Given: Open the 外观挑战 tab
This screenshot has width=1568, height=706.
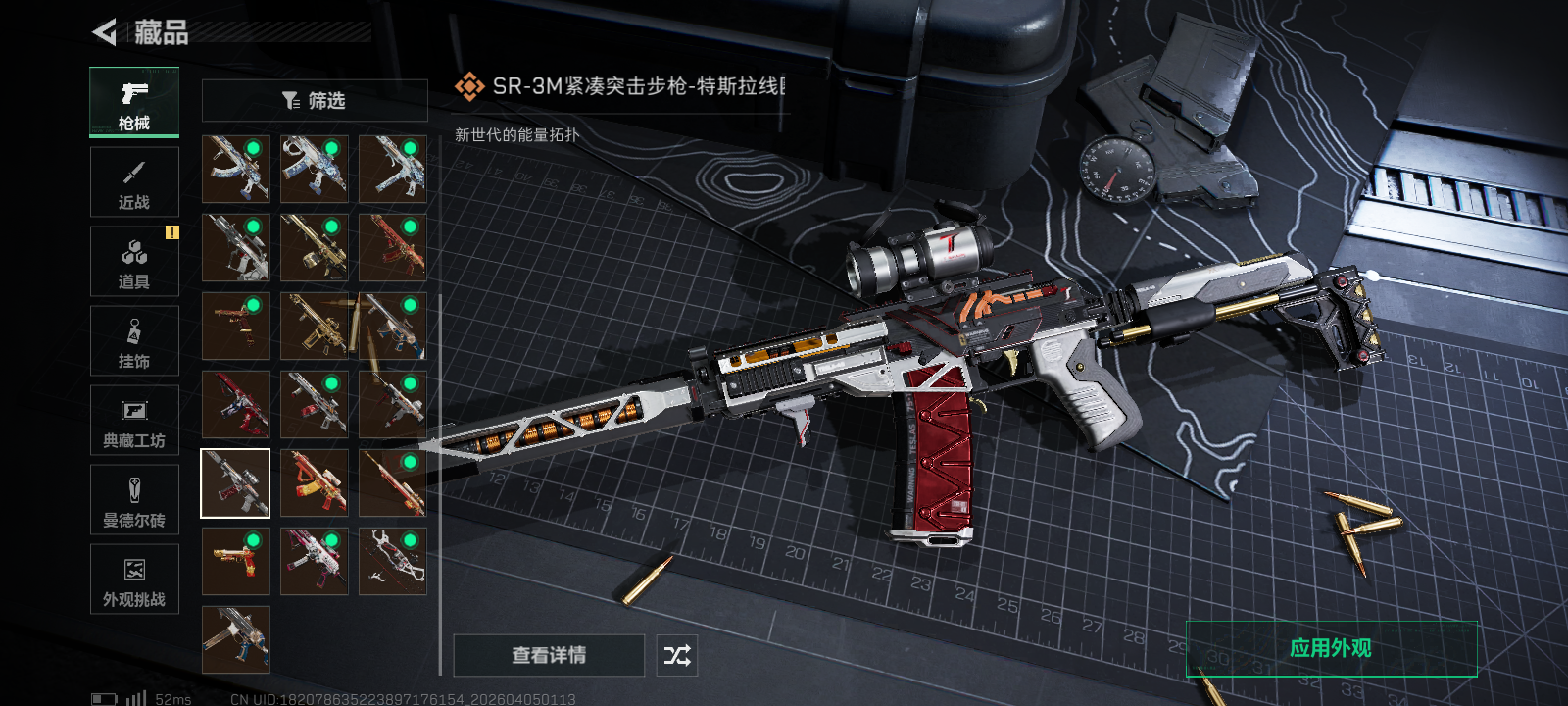Looking at the screenshot, I should click(134, 580).
